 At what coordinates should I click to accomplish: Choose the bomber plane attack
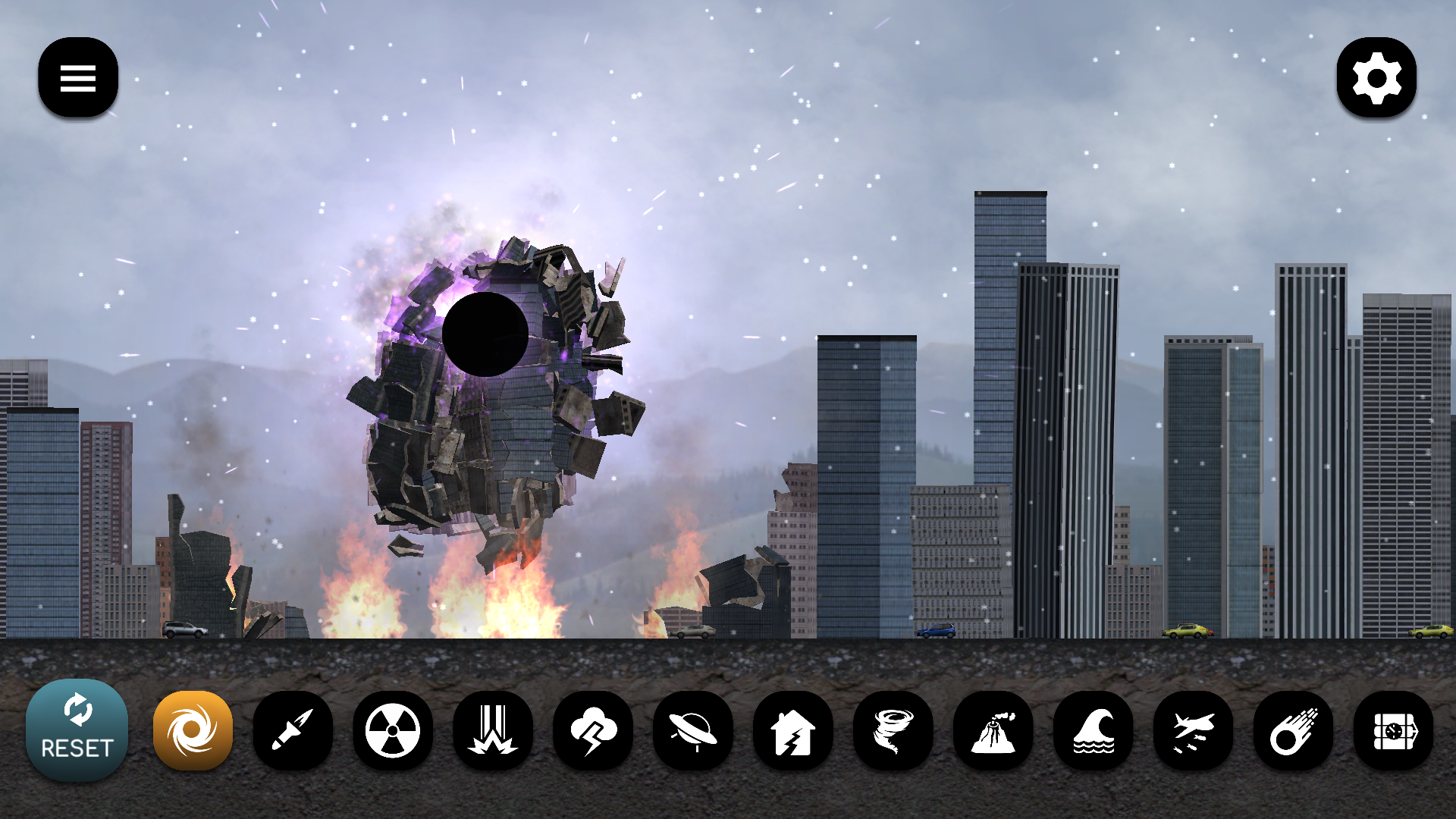pyautogui.click(x=1194, y=730)
